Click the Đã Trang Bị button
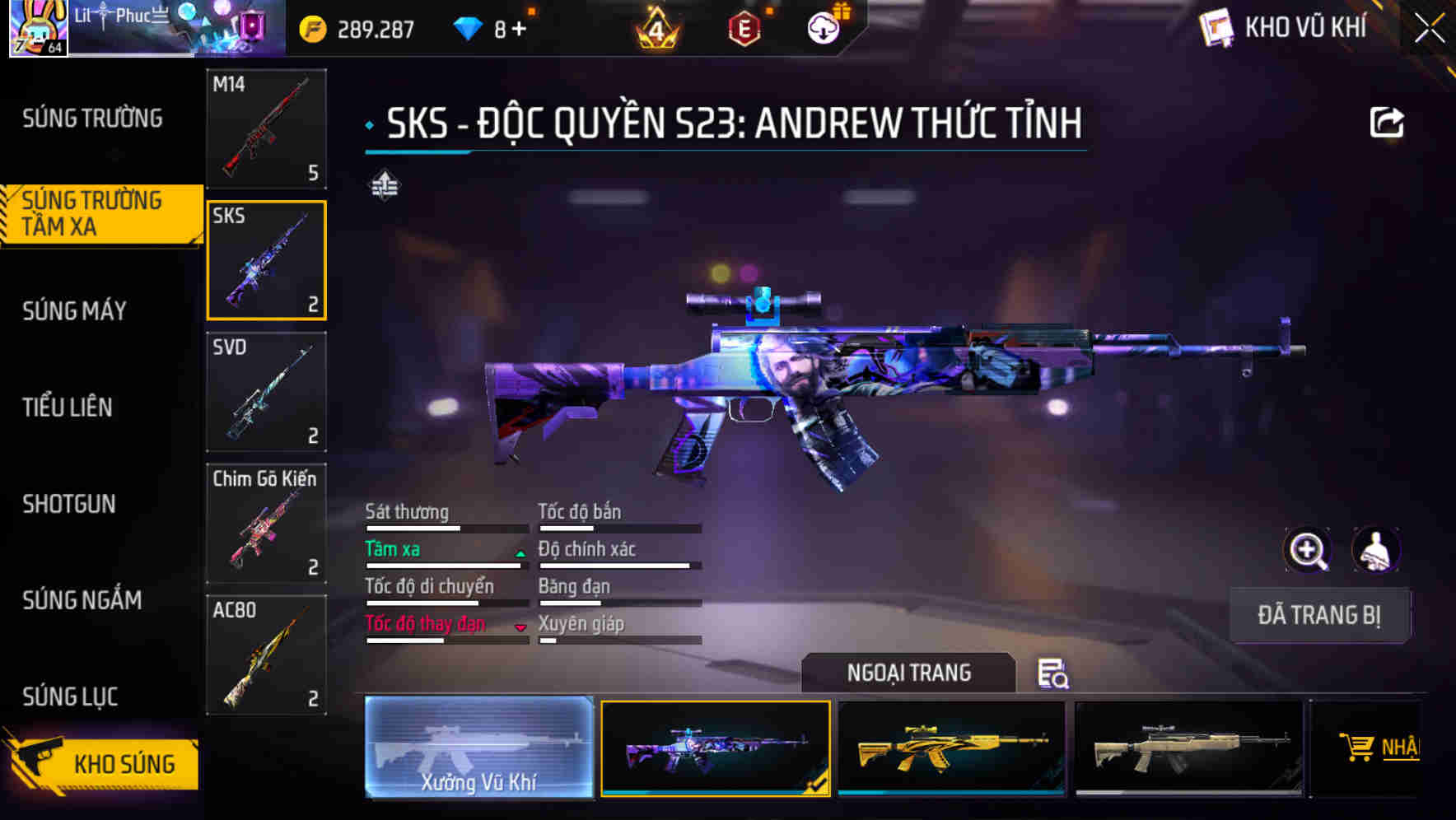Image resolution: width=1456 pixels, height=820 pixels. point(1318,615)
